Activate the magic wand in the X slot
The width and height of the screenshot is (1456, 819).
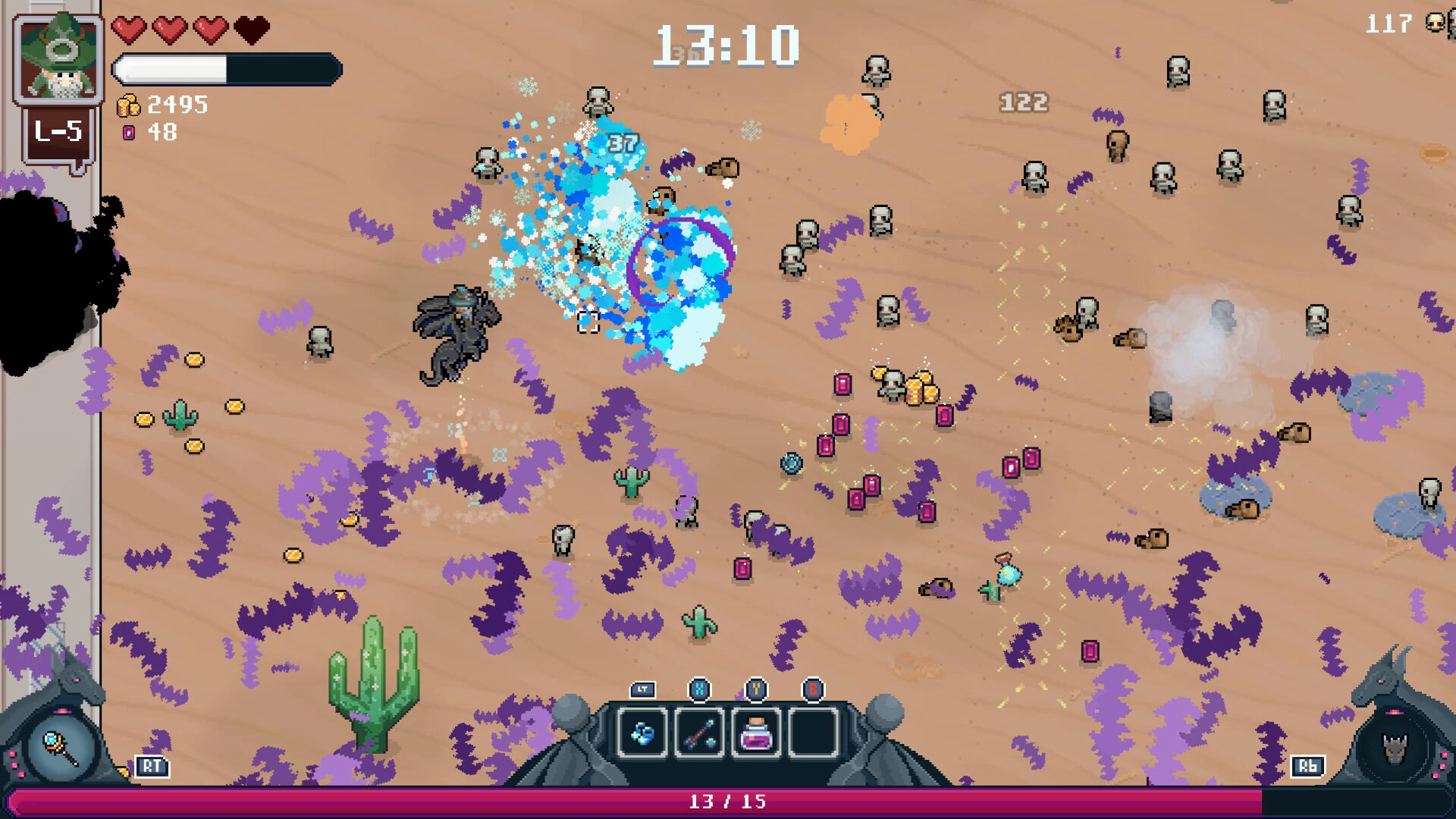coord(701,730)
